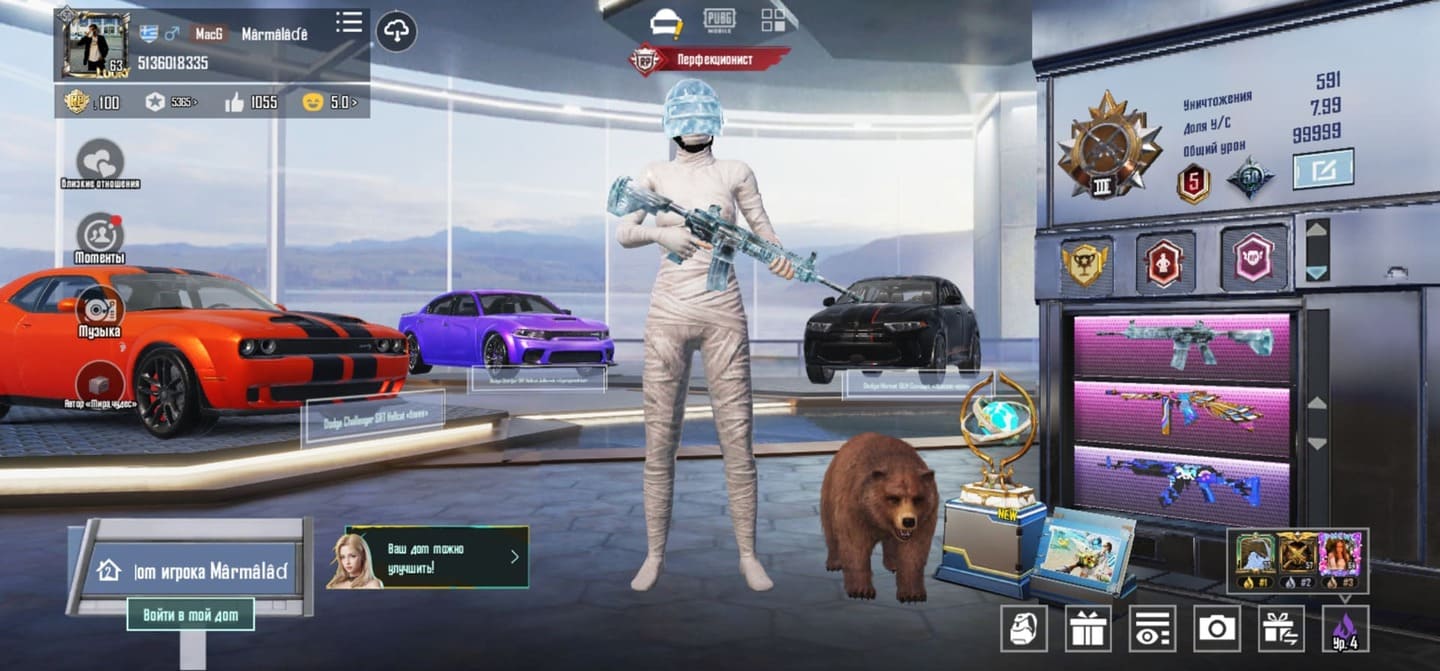Select the «Мир чудес» author icon

(100, 382)
